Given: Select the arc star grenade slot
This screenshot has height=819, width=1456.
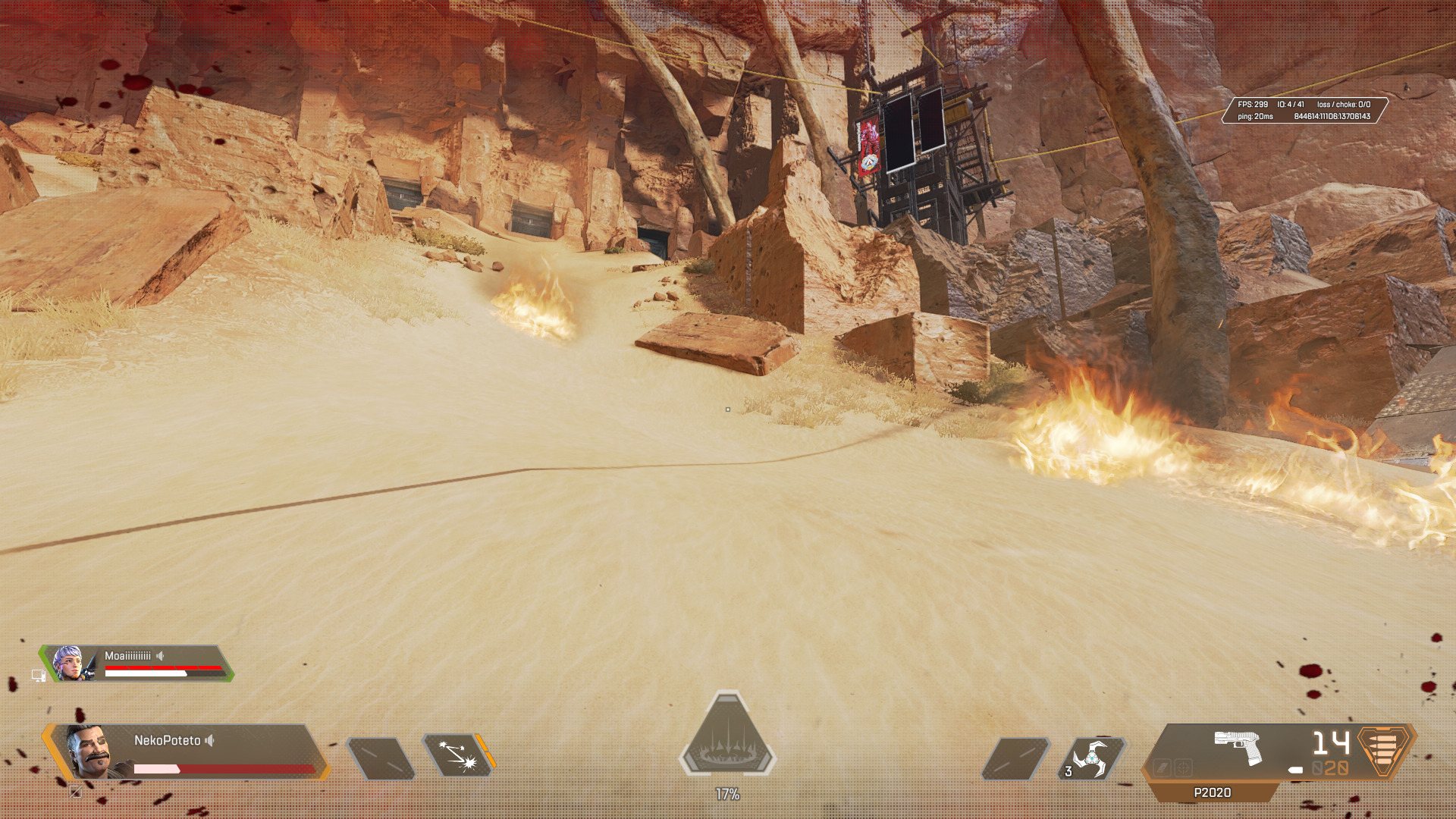Looking at the screenshot, I should click(x=1091, y=758).
